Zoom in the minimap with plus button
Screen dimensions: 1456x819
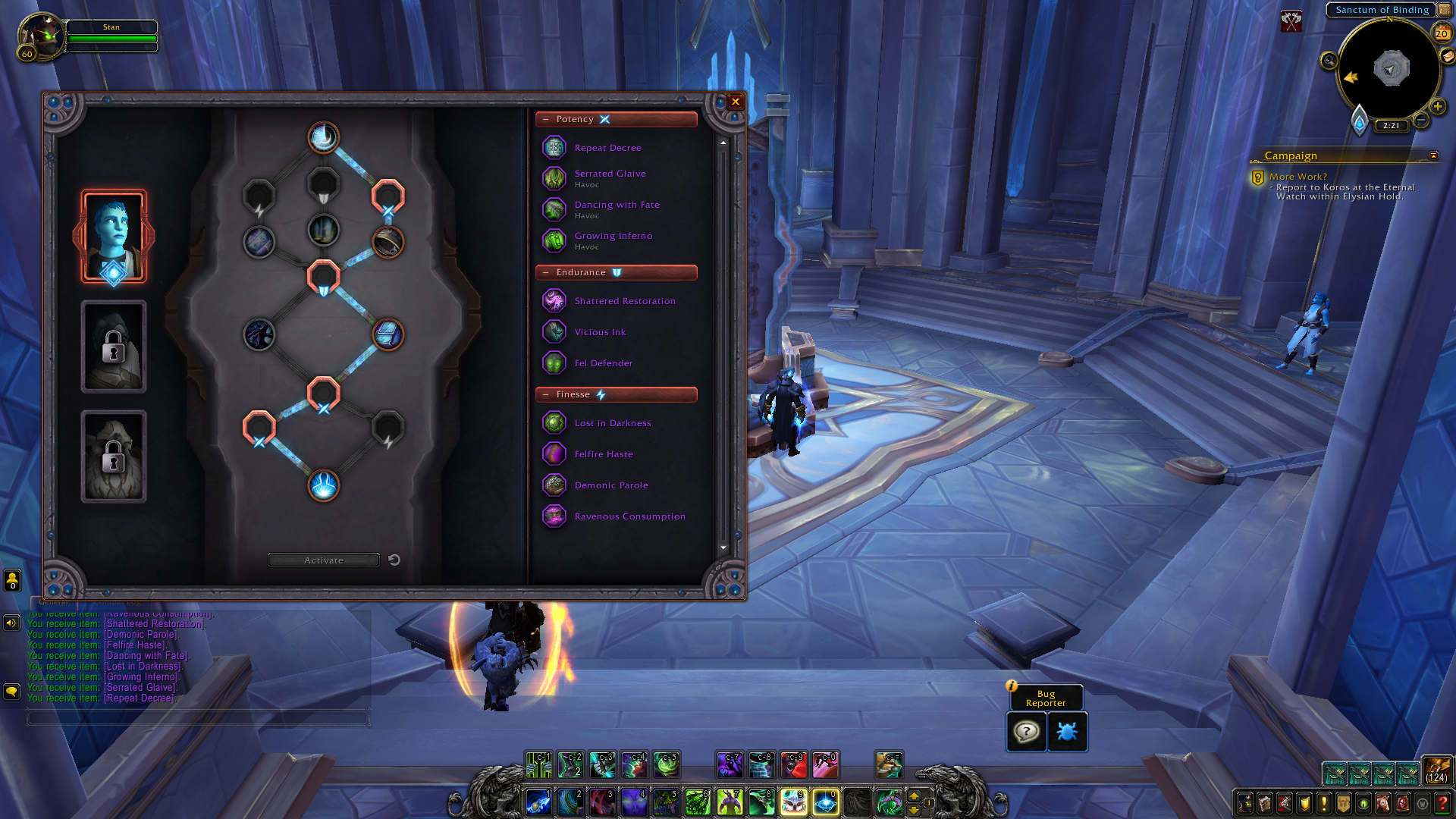1437,107
